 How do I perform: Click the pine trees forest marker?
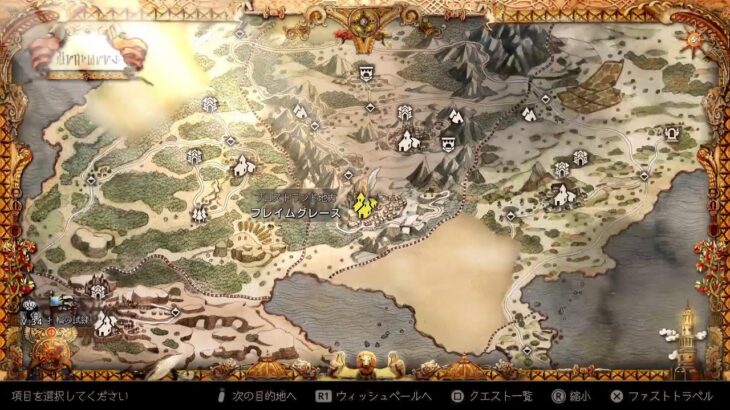[x=200, y=213]
